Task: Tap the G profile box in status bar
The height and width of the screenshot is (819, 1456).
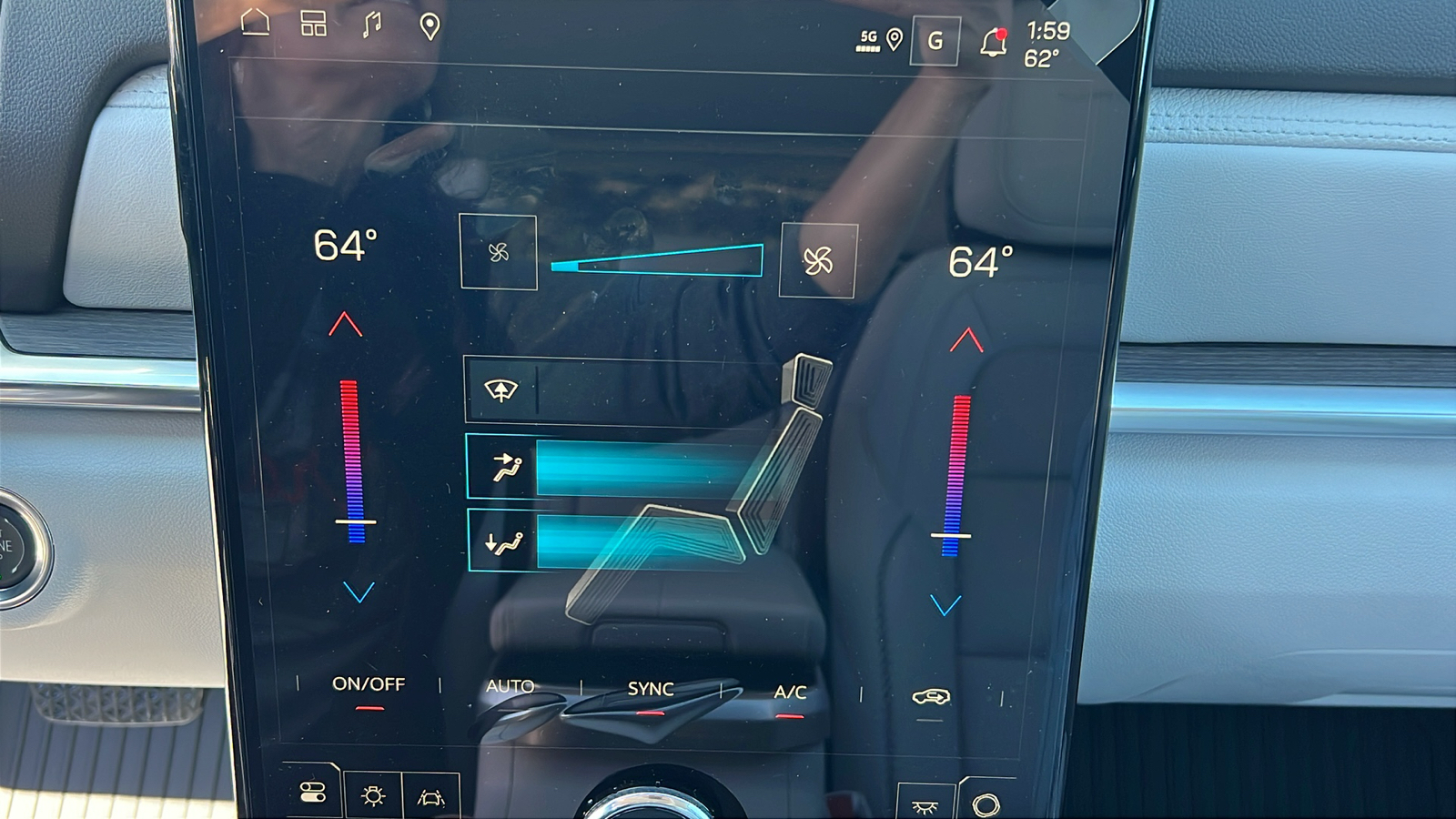Action: pos(935,40)
